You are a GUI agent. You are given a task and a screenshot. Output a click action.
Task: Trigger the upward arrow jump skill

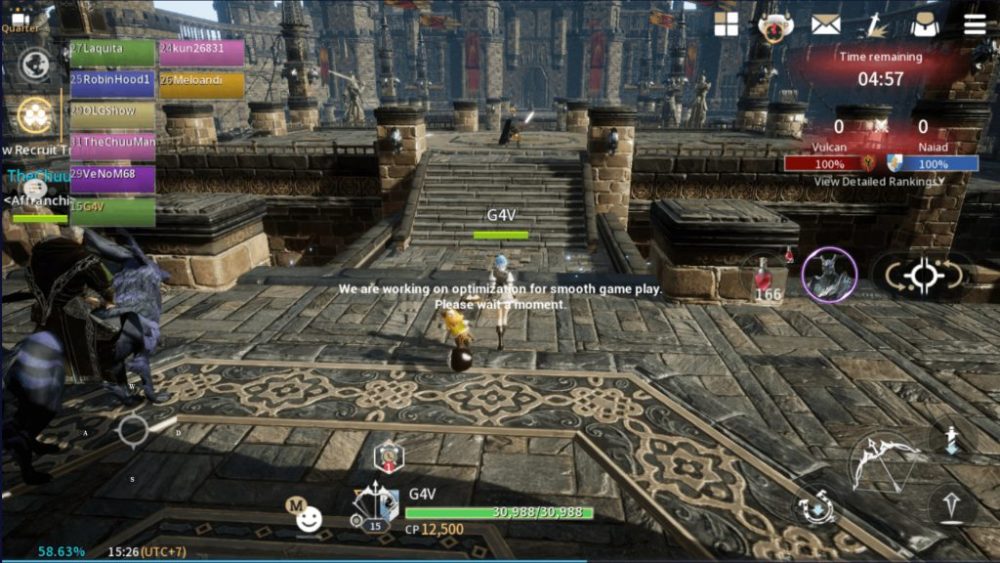[951, 505]
